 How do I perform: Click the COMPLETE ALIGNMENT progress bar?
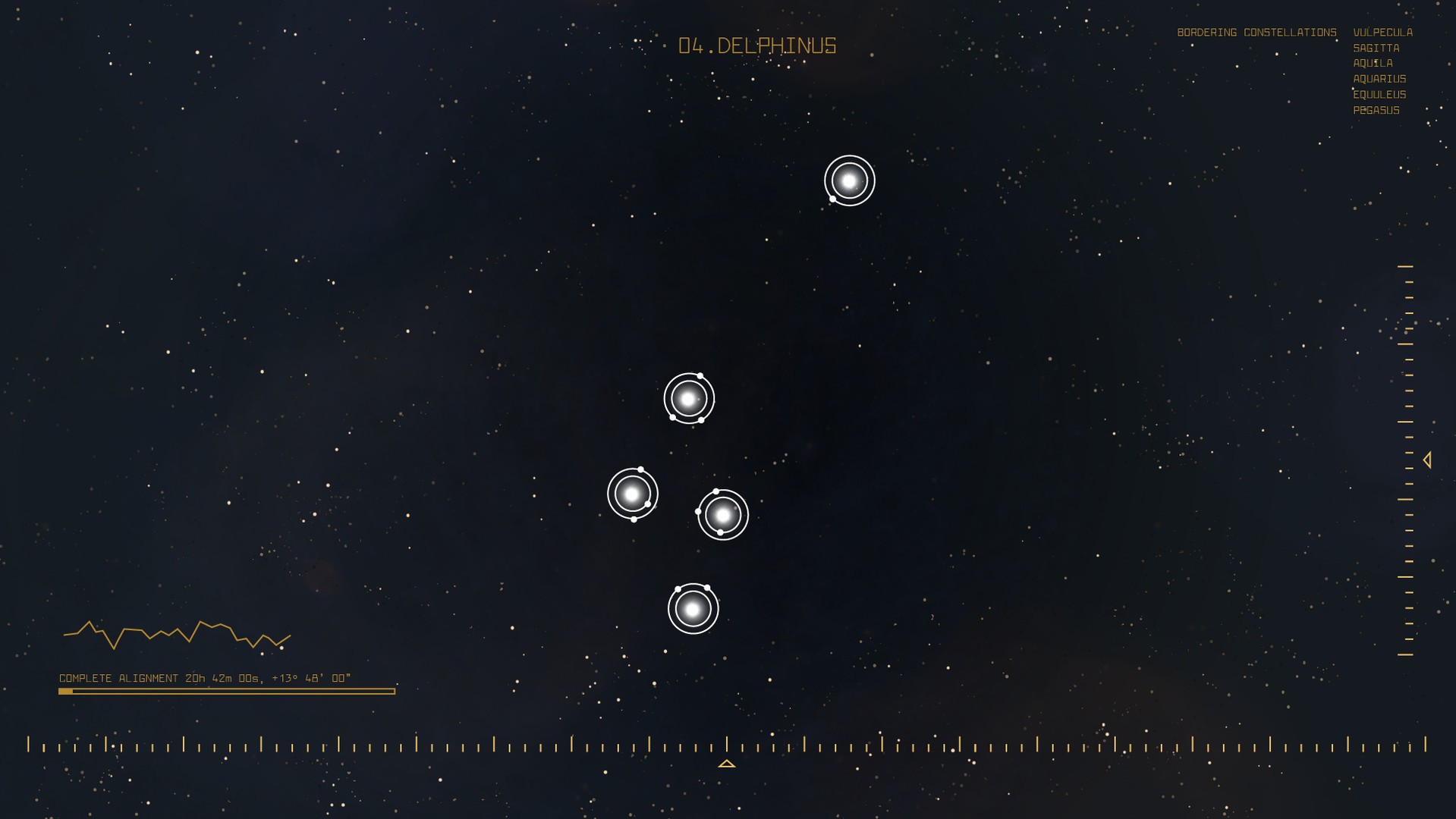(225, 691)
